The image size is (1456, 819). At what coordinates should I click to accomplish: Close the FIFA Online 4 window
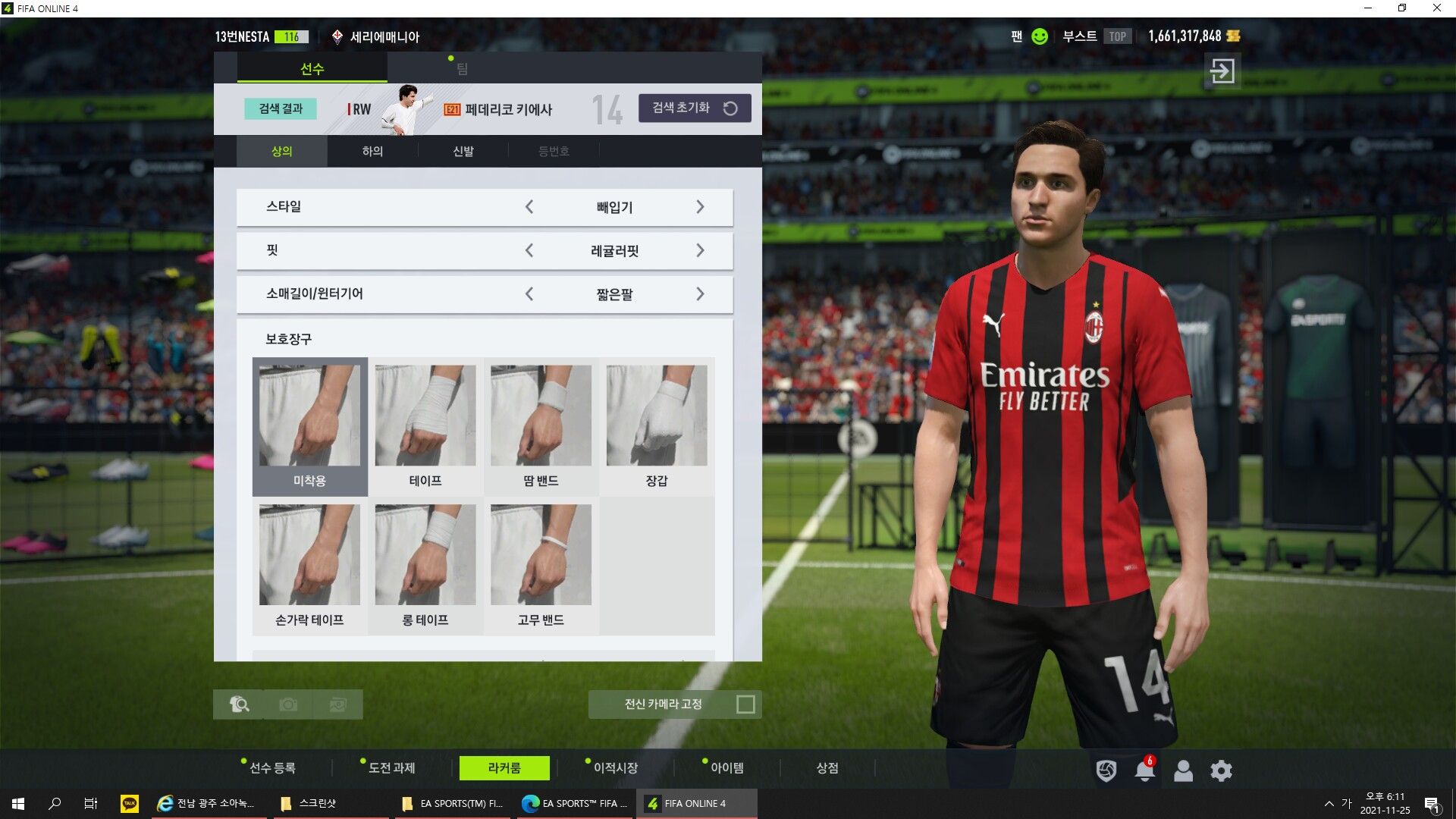tap(1436, 8)
